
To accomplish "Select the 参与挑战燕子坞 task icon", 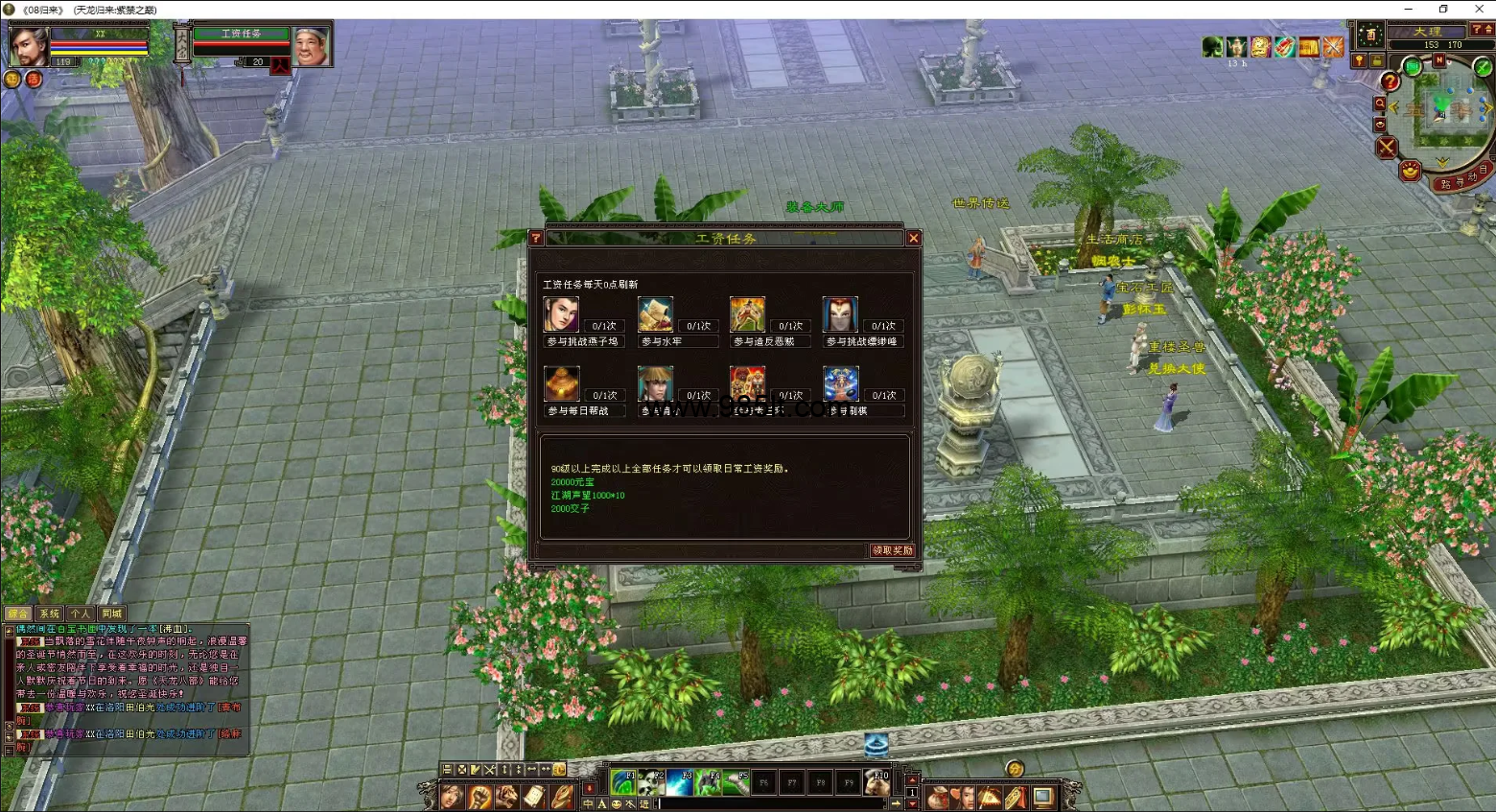I will pos(561,314).
